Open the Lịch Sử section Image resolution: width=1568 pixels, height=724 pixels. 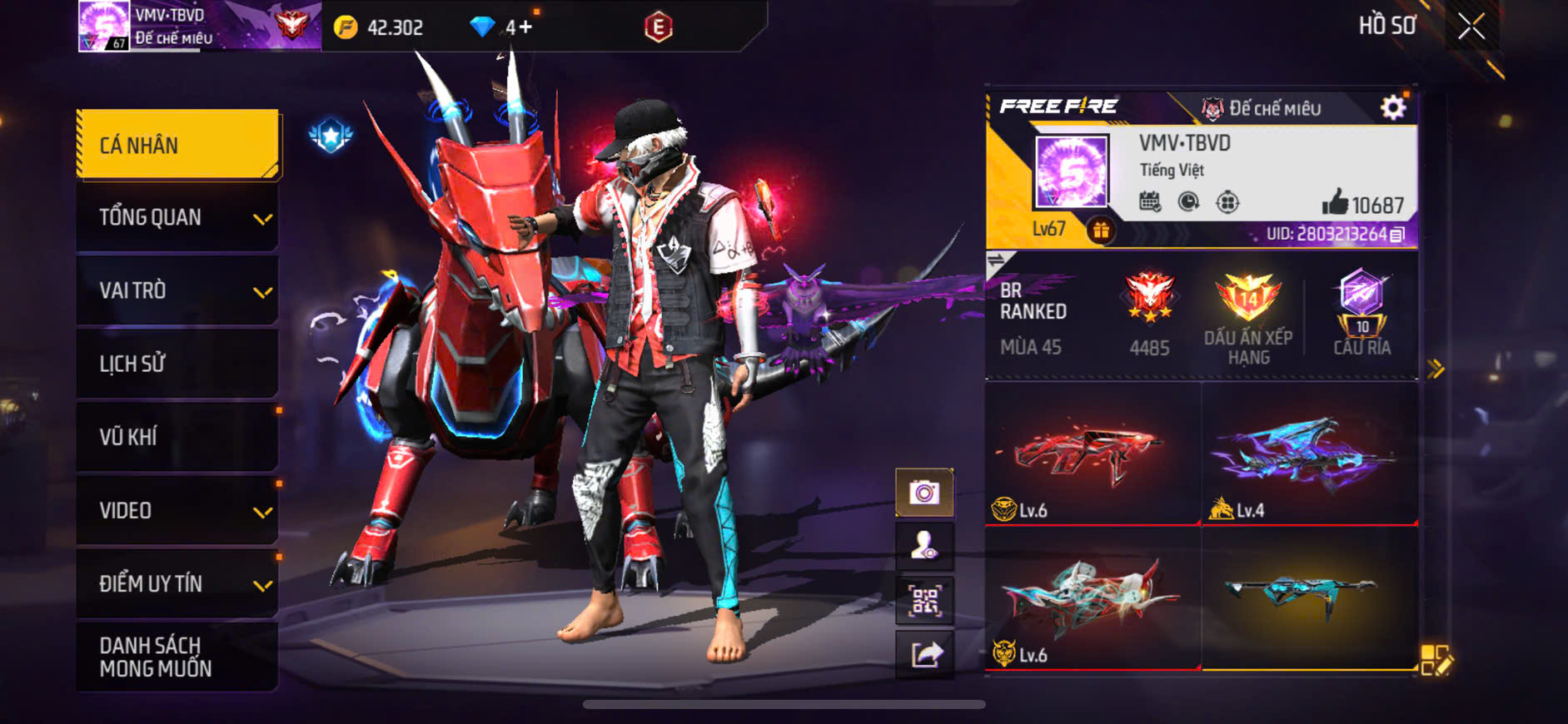[x=178, y=364]
